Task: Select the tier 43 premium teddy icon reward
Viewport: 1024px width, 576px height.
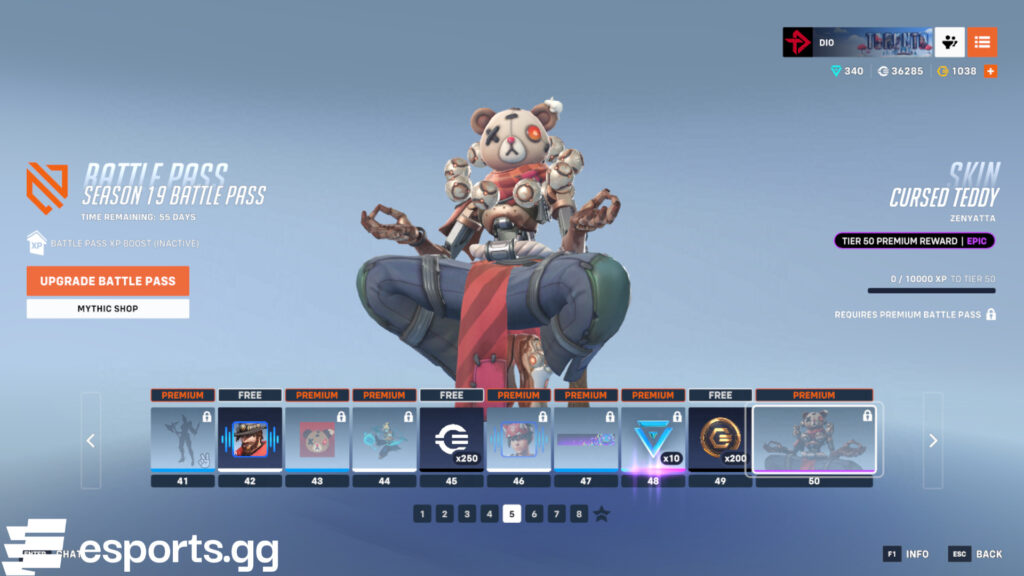Action: pyautogui.click(x=316, y=438)
